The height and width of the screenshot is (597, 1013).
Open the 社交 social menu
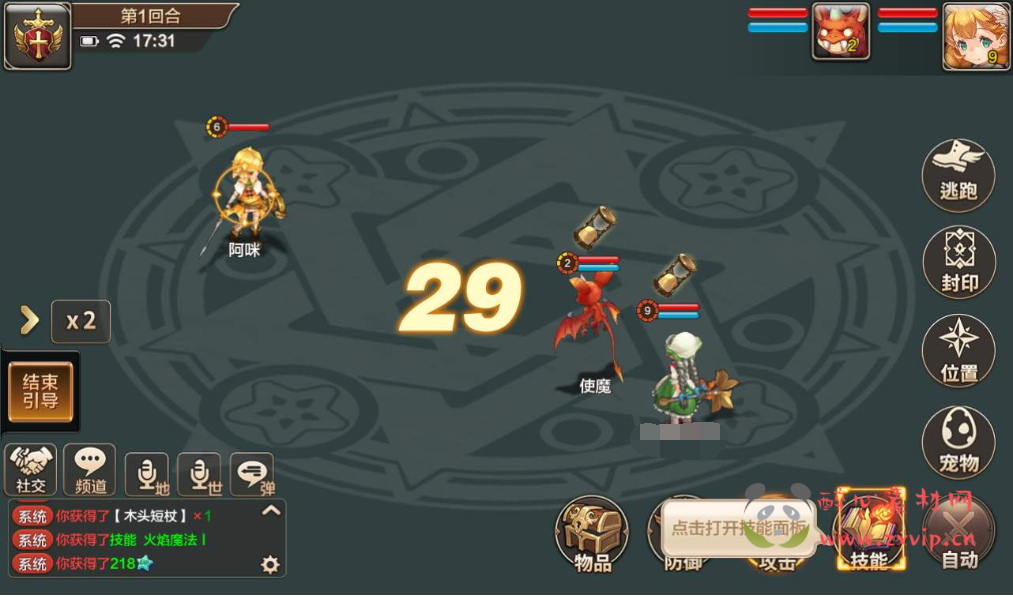click(x=31, y=470)
